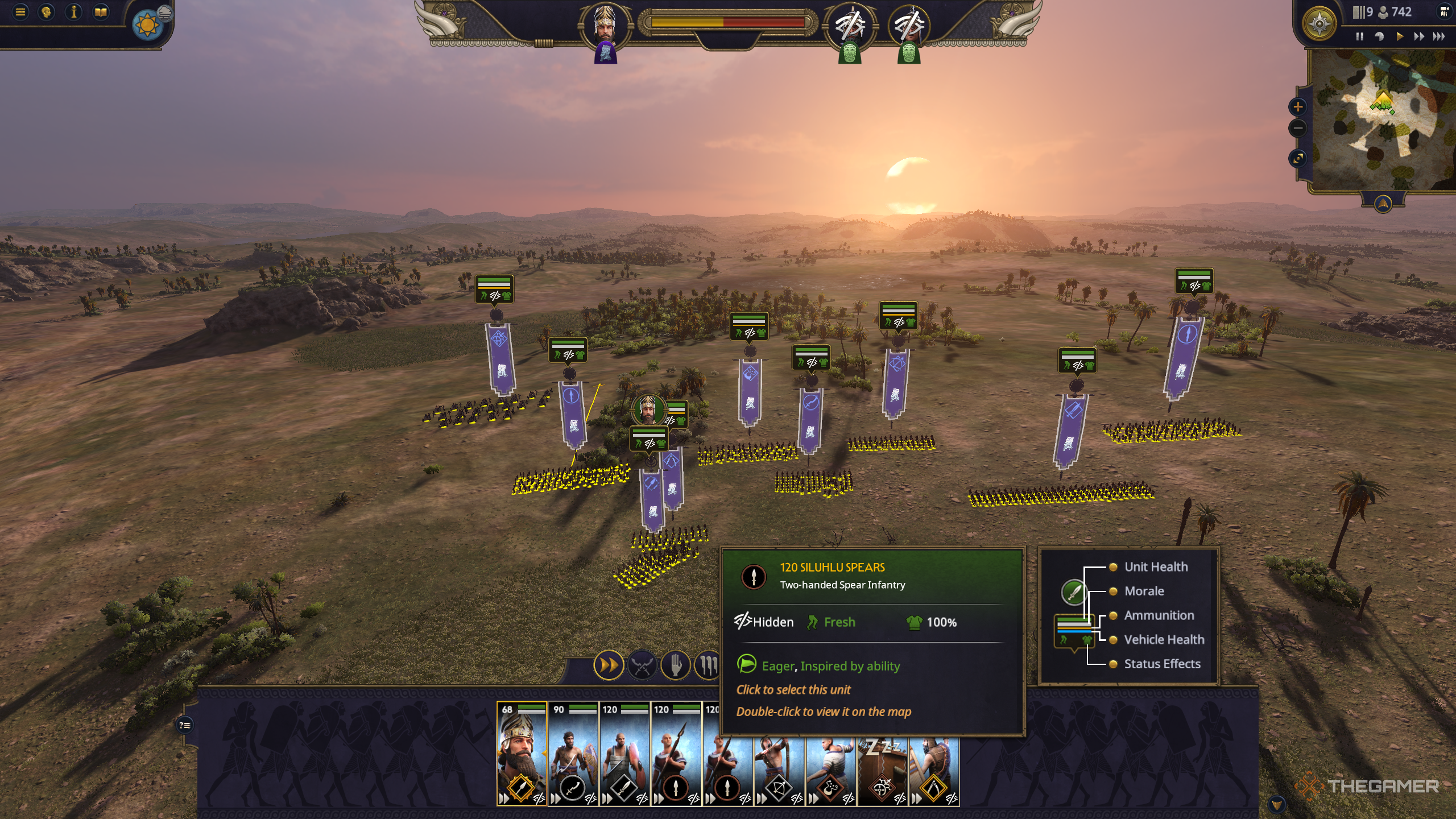Collapse the minimap with the arrow button
Screen dimensions: 1456x819
point(1383,204)
